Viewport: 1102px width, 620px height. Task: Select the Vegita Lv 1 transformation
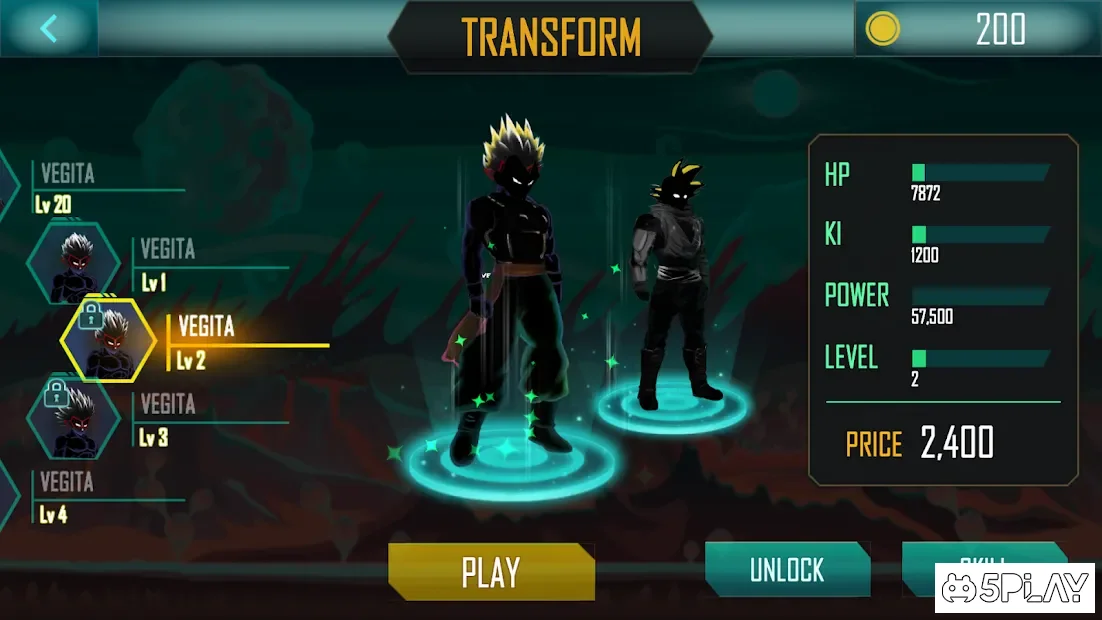tap(74, 264)
